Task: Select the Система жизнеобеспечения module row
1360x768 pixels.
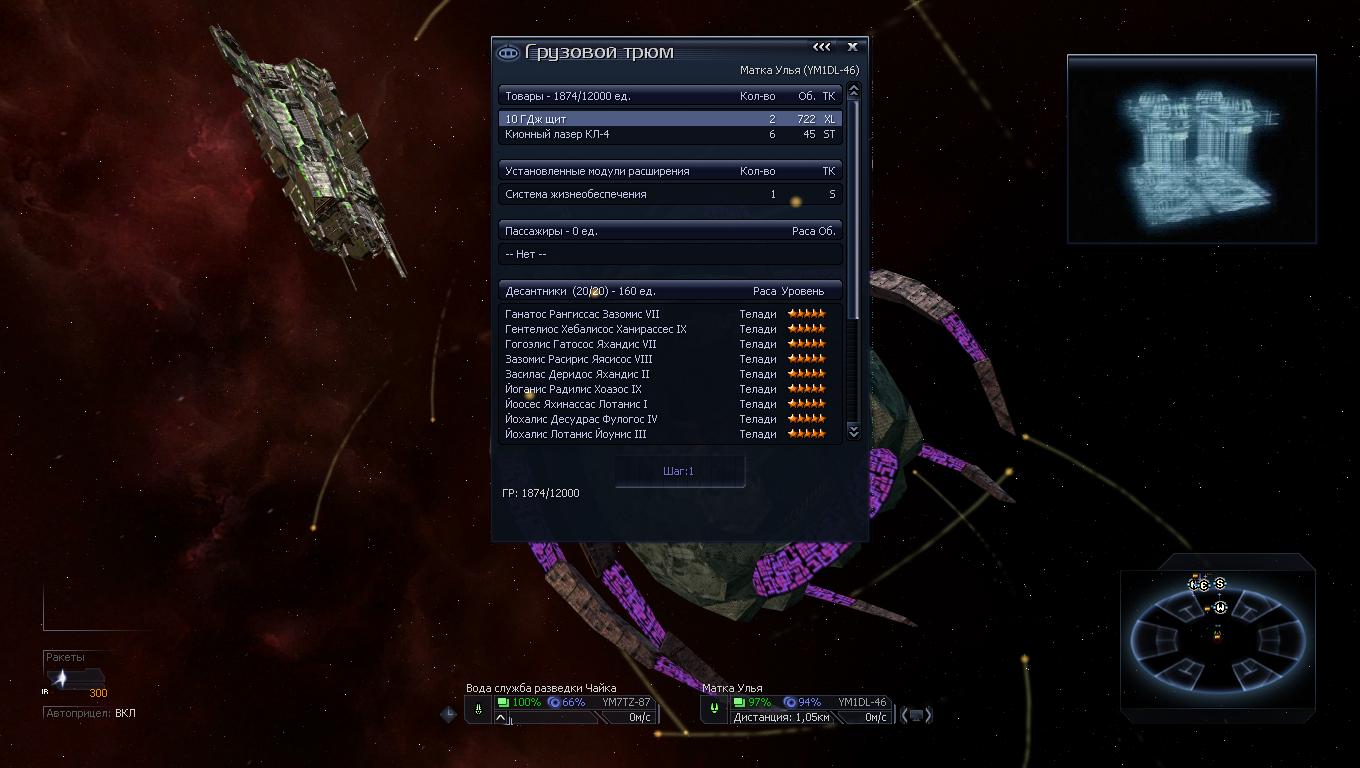Action: coord(670,194)
